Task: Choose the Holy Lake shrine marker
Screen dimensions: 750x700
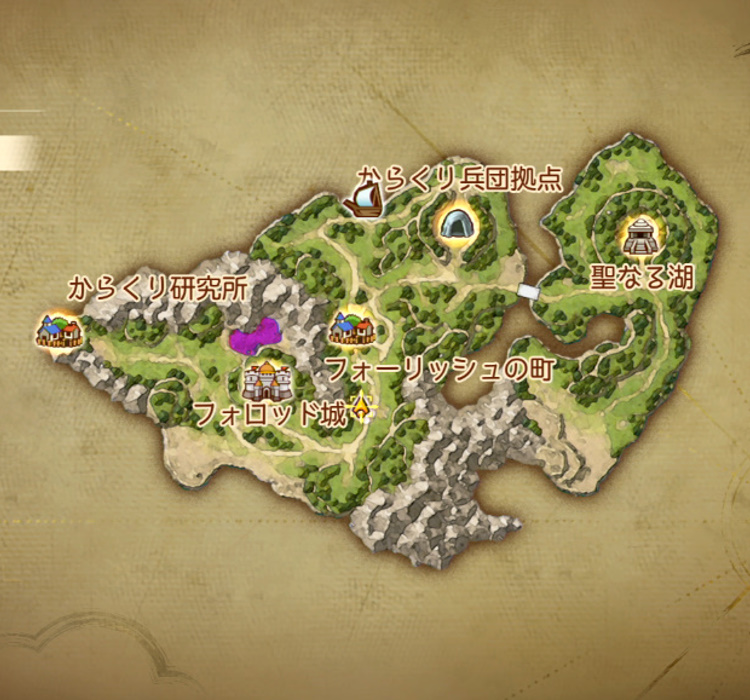Action: [639, 236]
